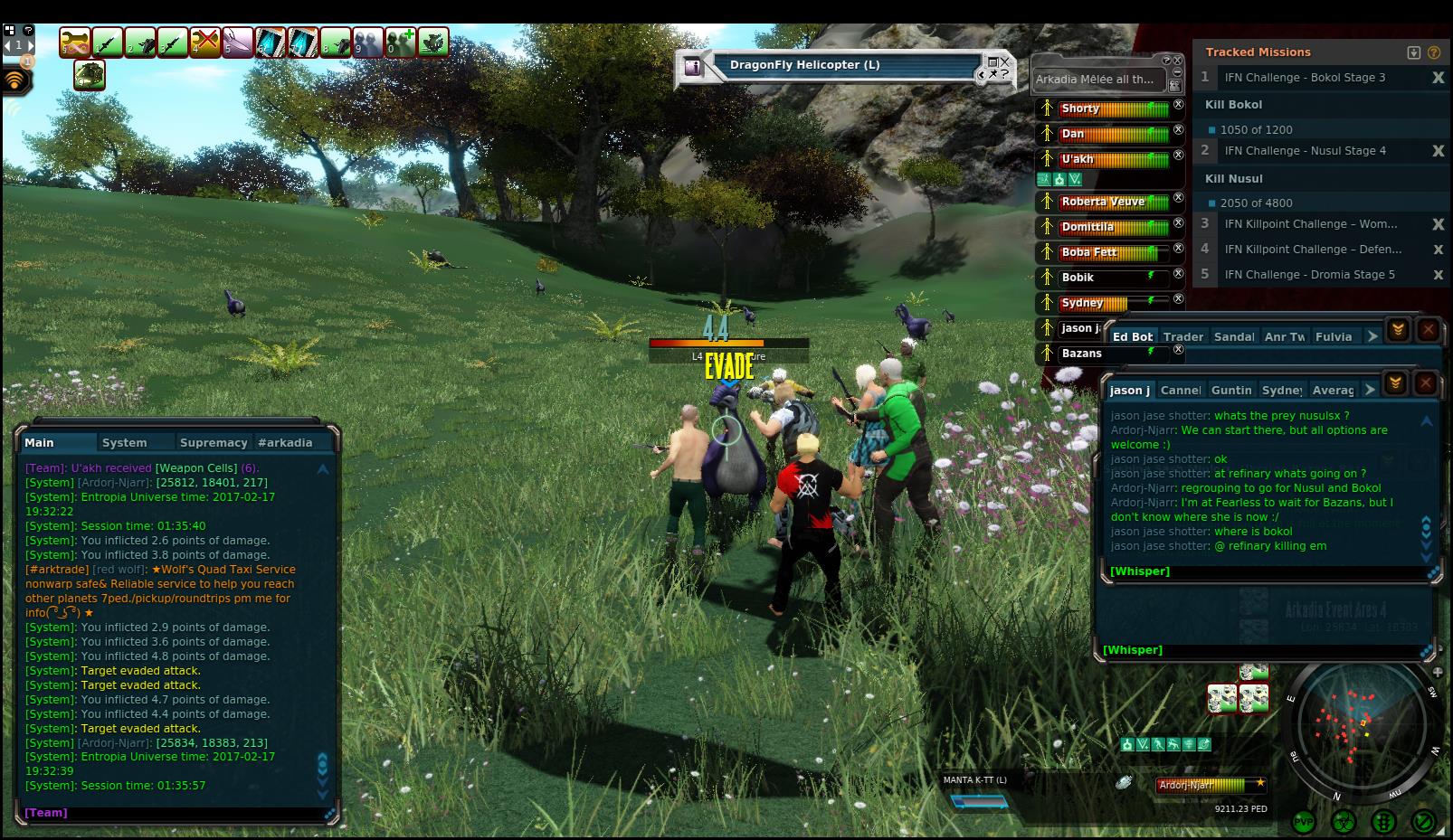Select team member Boba Fett

pyautogui.click(x=1089, y=252)
